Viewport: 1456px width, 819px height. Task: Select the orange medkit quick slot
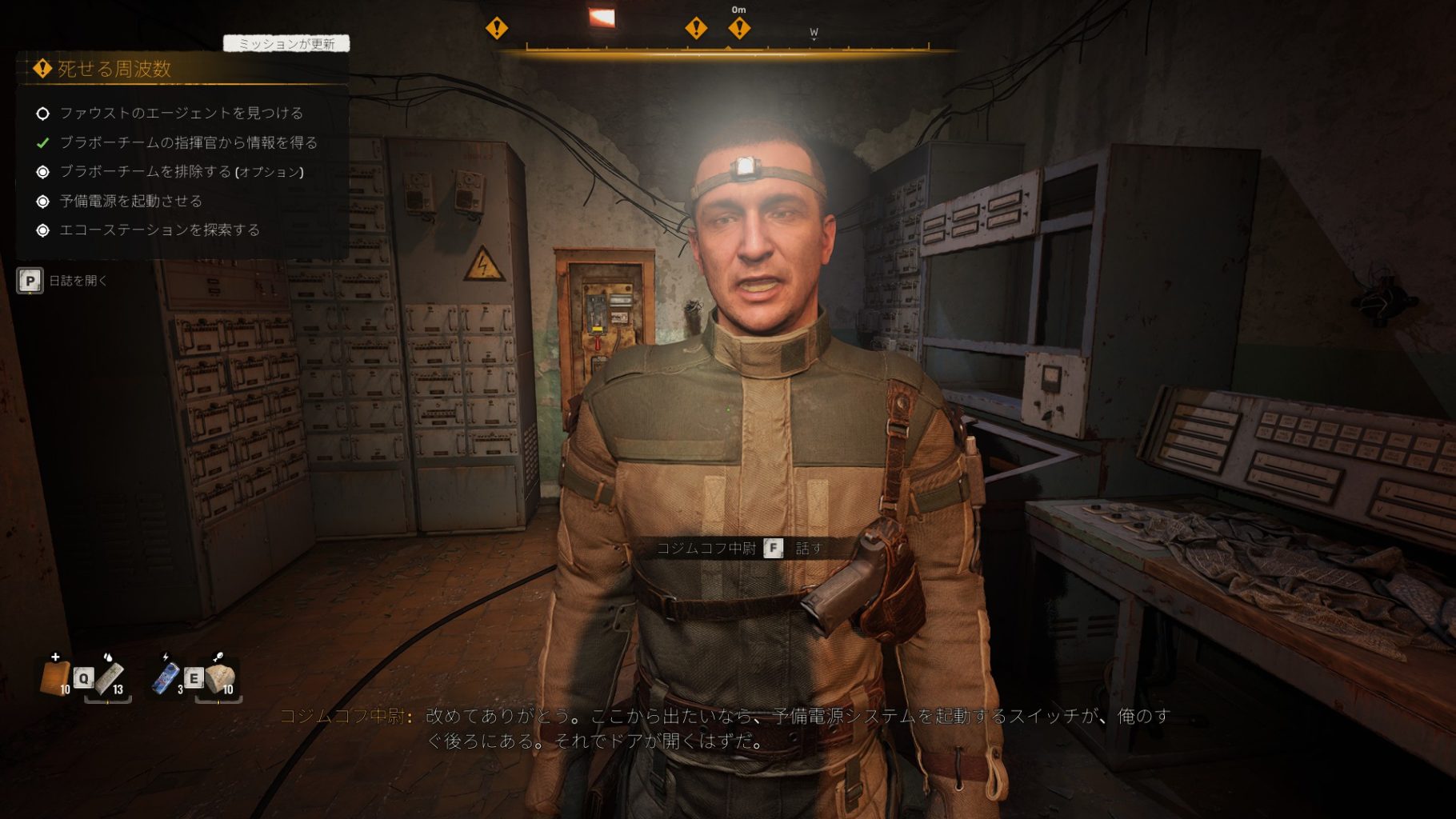point(55,678)
